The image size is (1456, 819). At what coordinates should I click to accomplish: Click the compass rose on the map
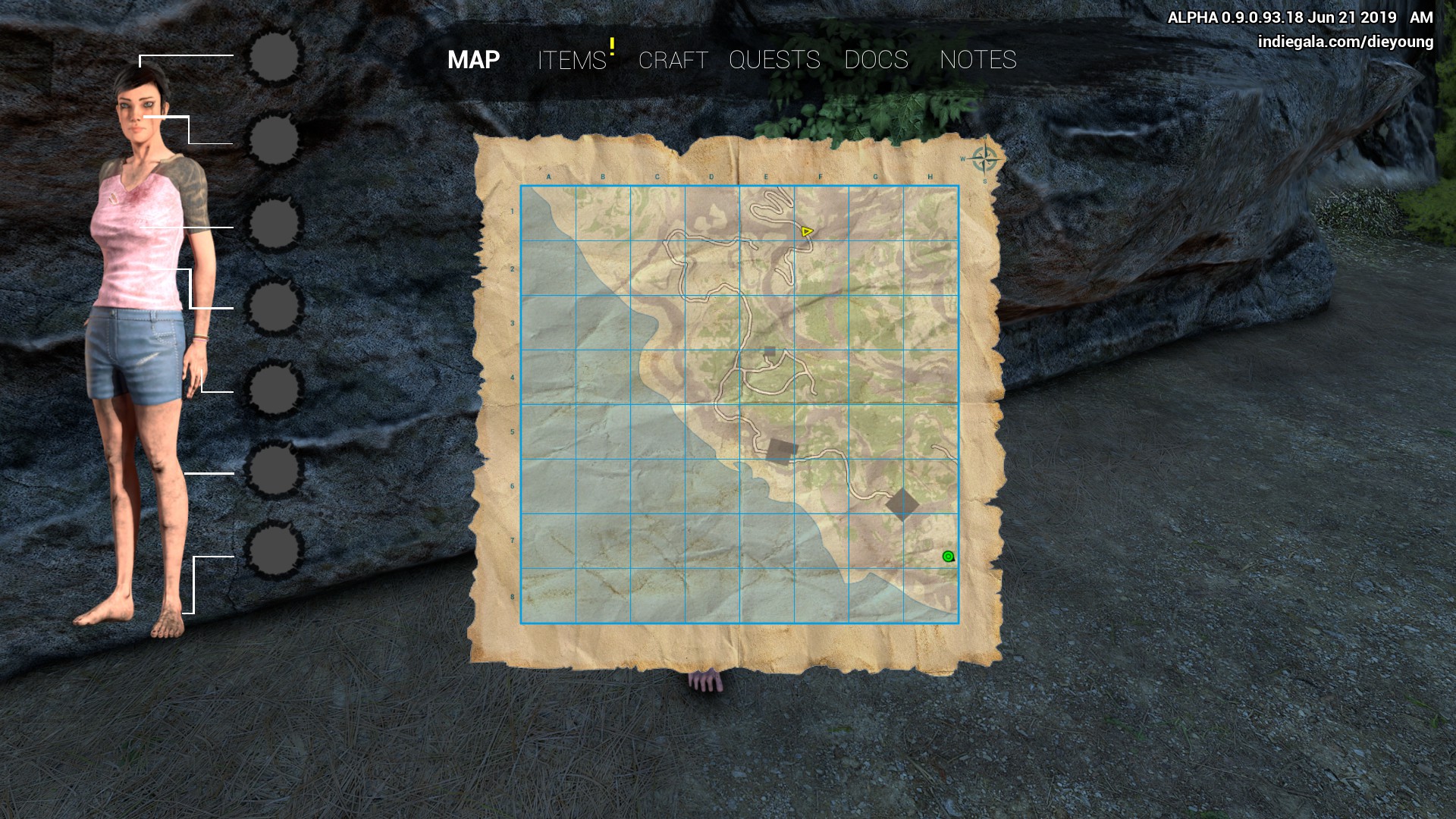[x=984, y=160]
